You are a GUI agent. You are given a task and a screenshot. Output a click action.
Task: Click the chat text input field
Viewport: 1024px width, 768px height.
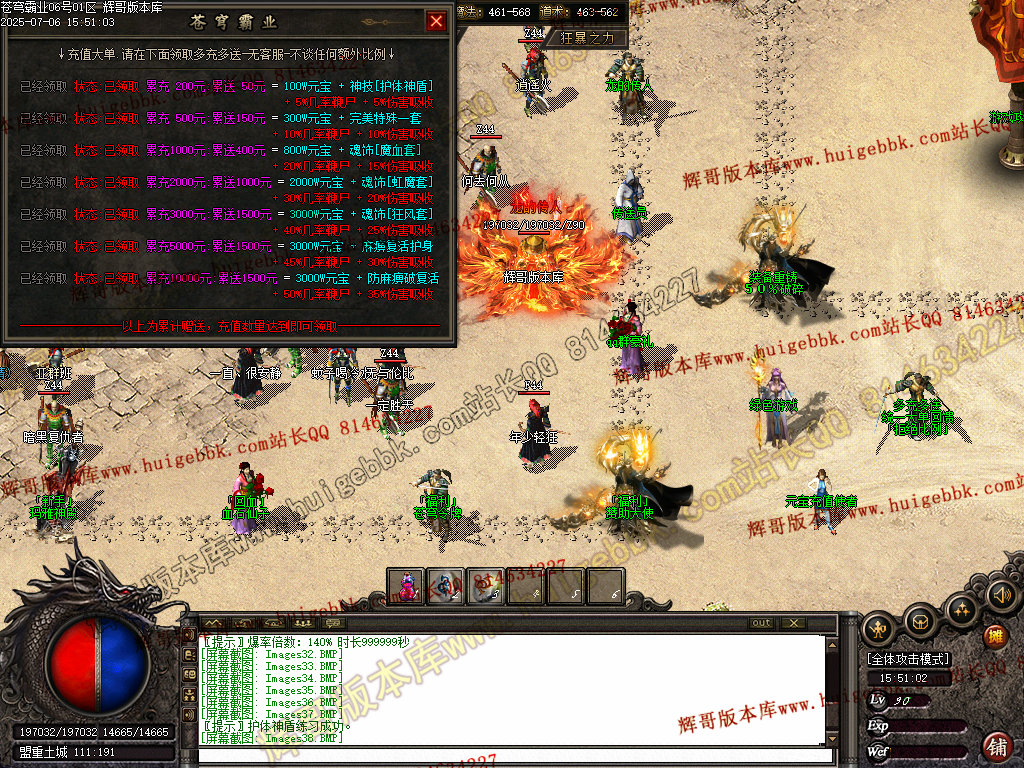click(515, 755)
